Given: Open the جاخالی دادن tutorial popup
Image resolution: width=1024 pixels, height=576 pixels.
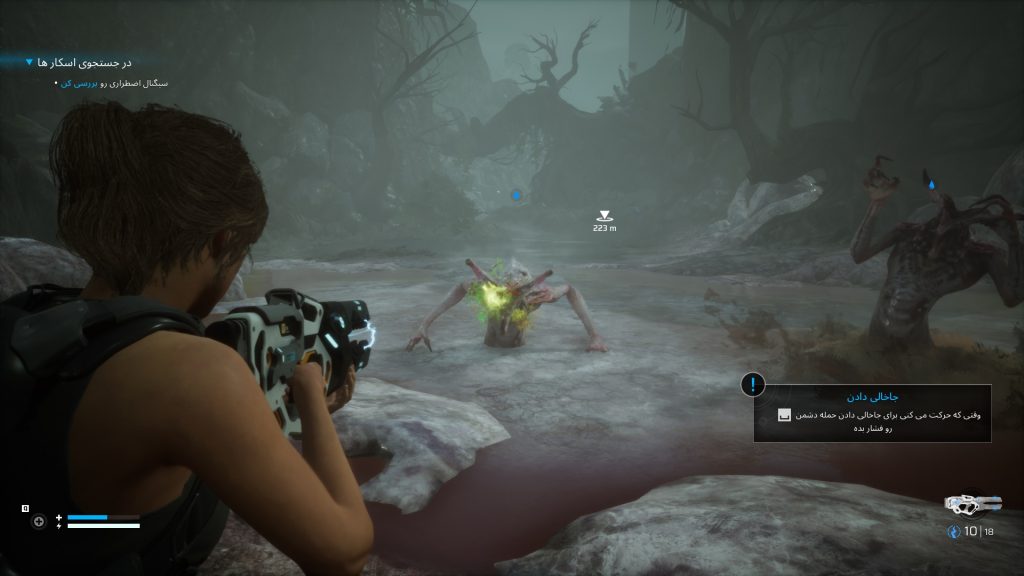Looking at the screenshot, I should tap(872, 413).
